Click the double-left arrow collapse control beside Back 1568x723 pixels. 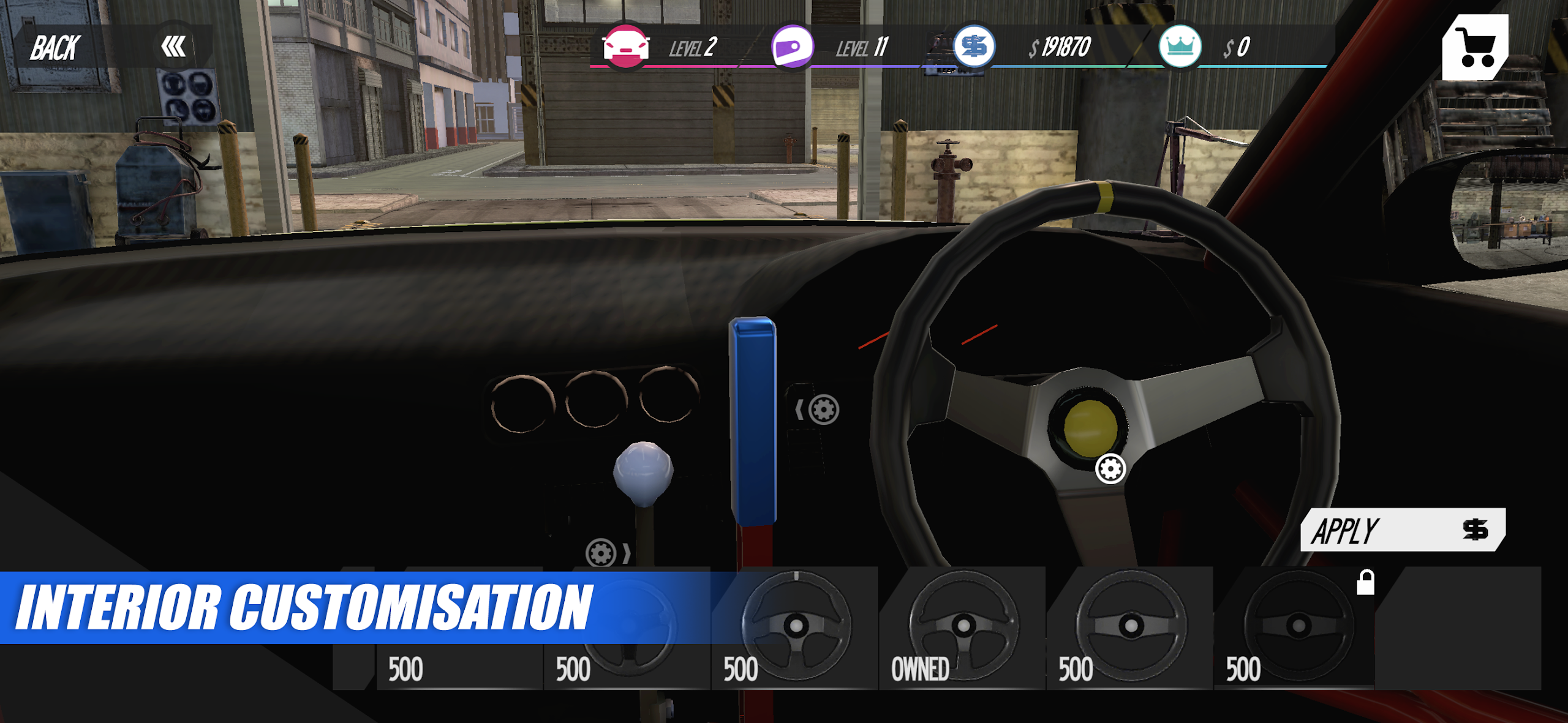175,46
